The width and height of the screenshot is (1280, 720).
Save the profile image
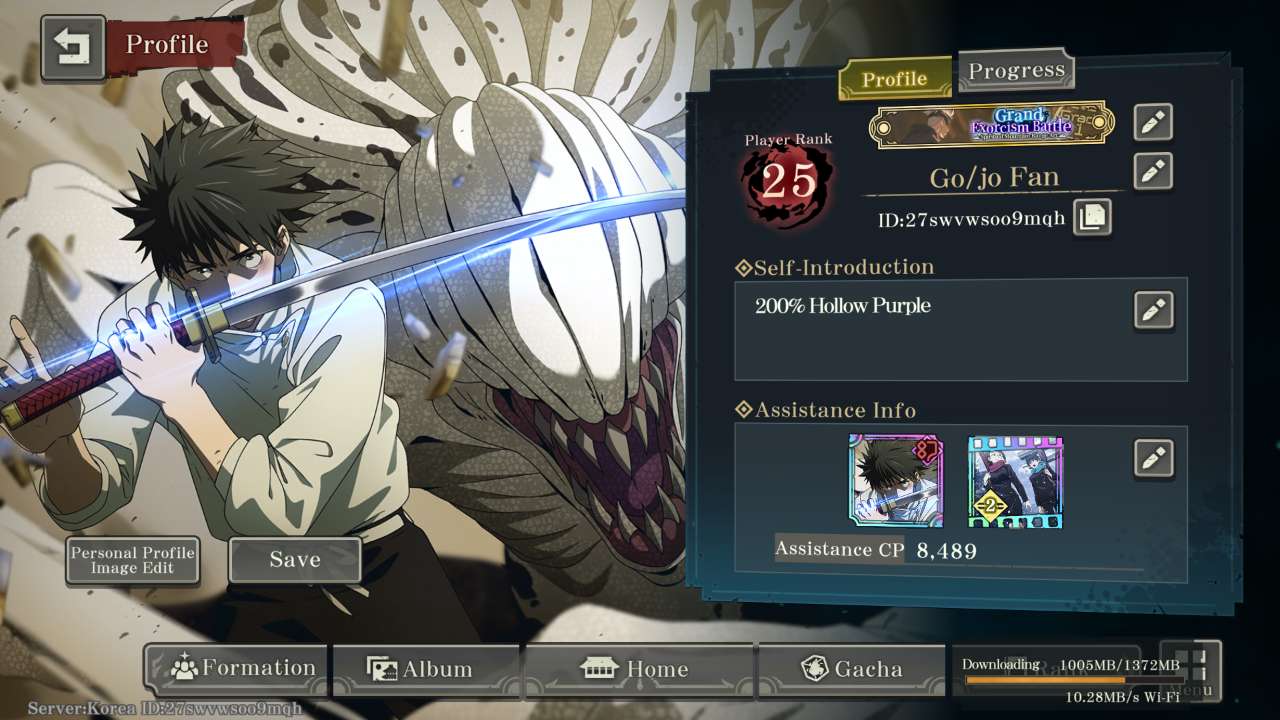295,560
